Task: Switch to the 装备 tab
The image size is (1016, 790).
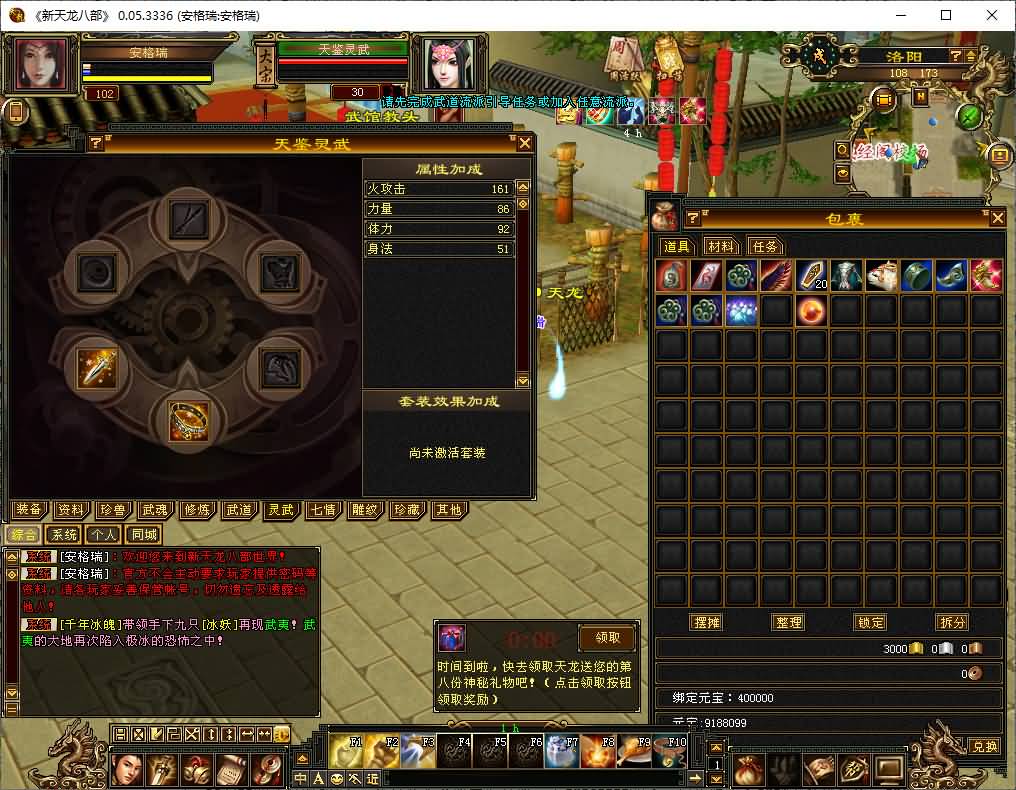Action: (x=30, y=510)
